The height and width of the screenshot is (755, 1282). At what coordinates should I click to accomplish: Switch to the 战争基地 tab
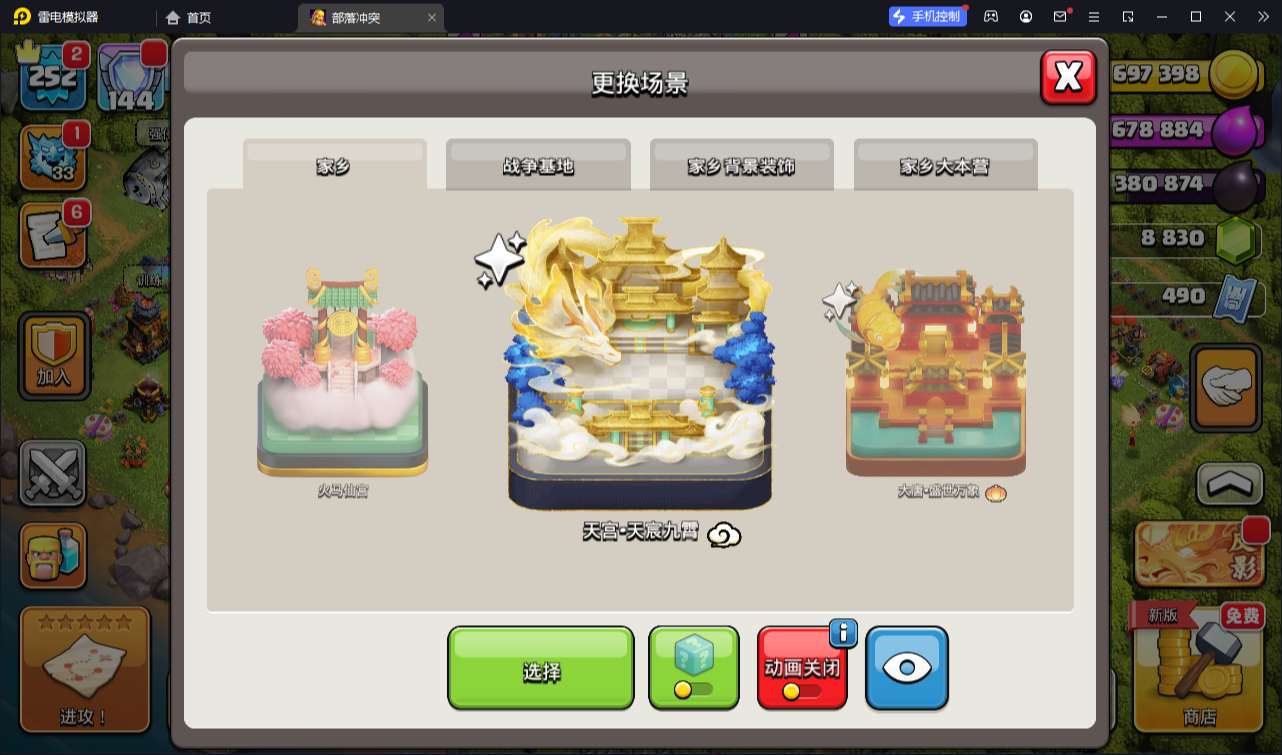540,165
